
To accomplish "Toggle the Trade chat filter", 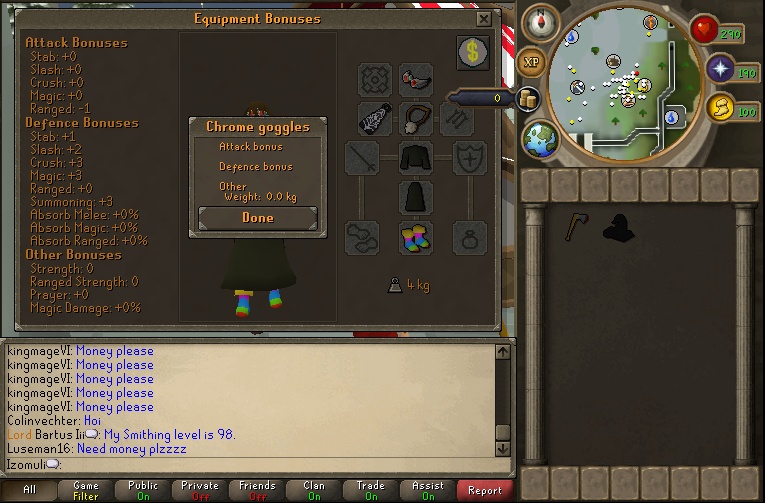I will [371, 490].
